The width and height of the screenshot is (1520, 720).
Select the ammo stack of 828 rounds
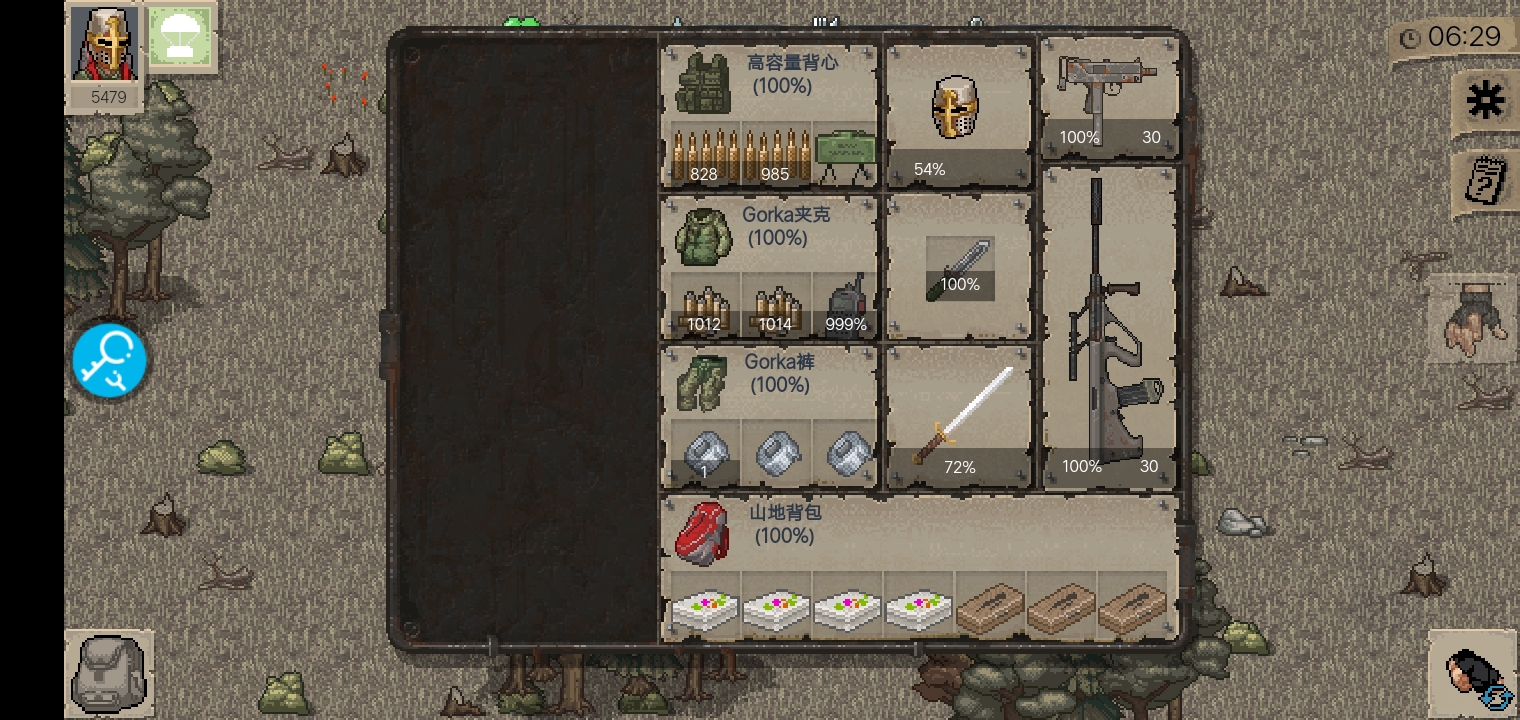[705, 155]
